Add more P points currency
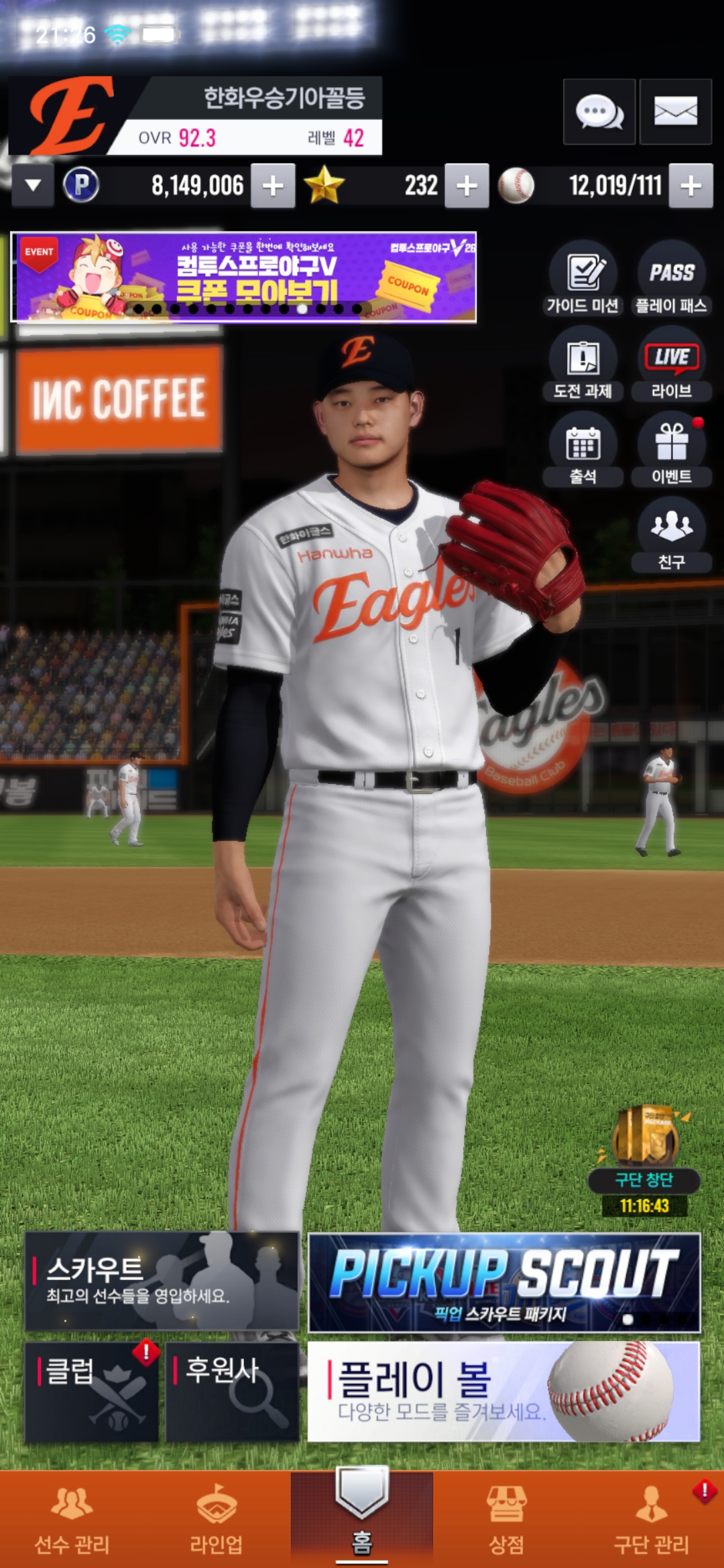This screenshot has width=724, height=1568. click(x=273, y=186)
